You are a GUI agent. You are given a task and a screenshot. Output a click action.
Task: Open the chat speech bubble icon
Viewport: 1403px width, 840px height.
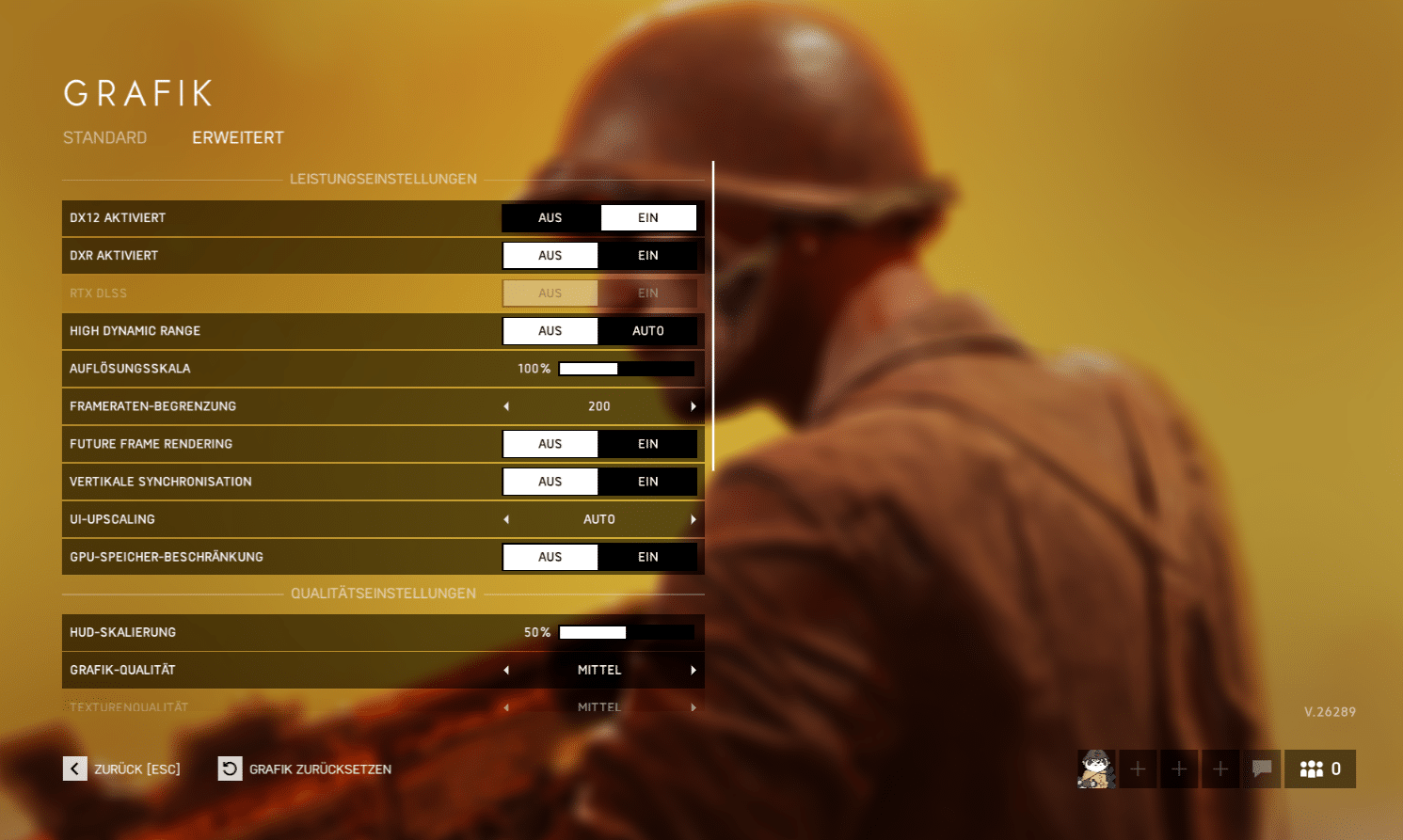[1262, 769]
